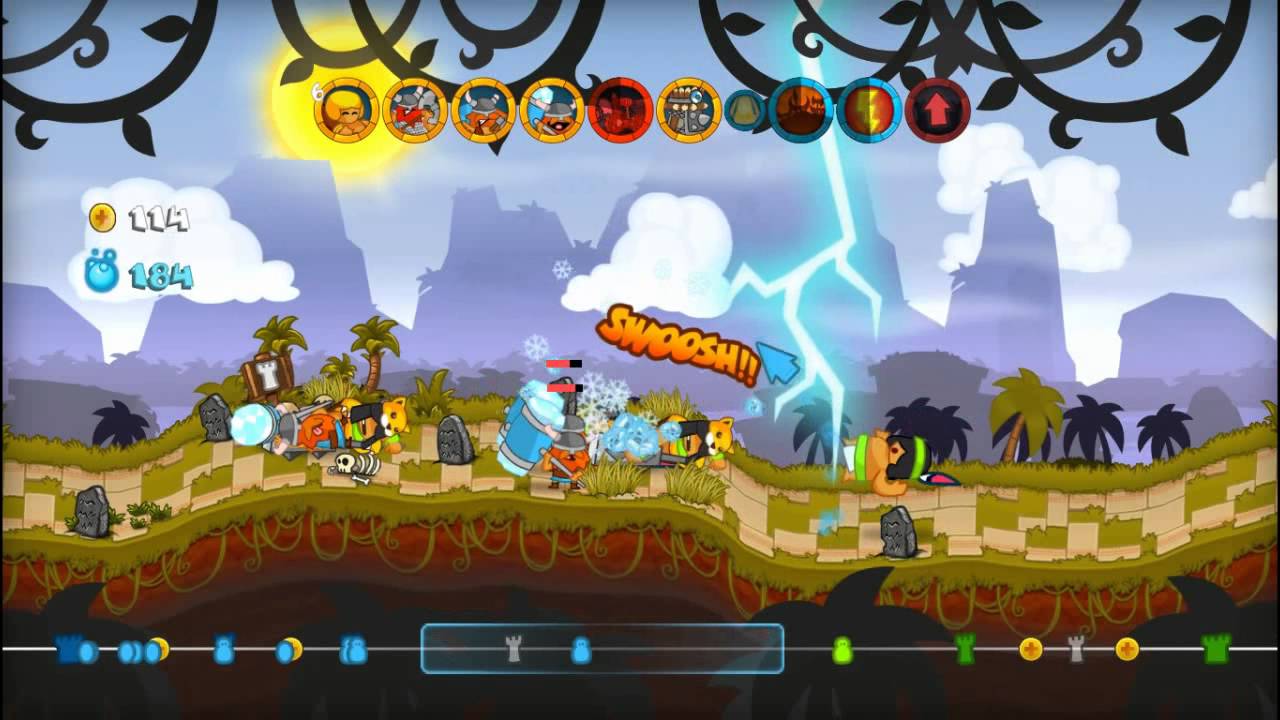Click the small greyed-out spell icon
1280x720 pixels.
tap(745, 111)
